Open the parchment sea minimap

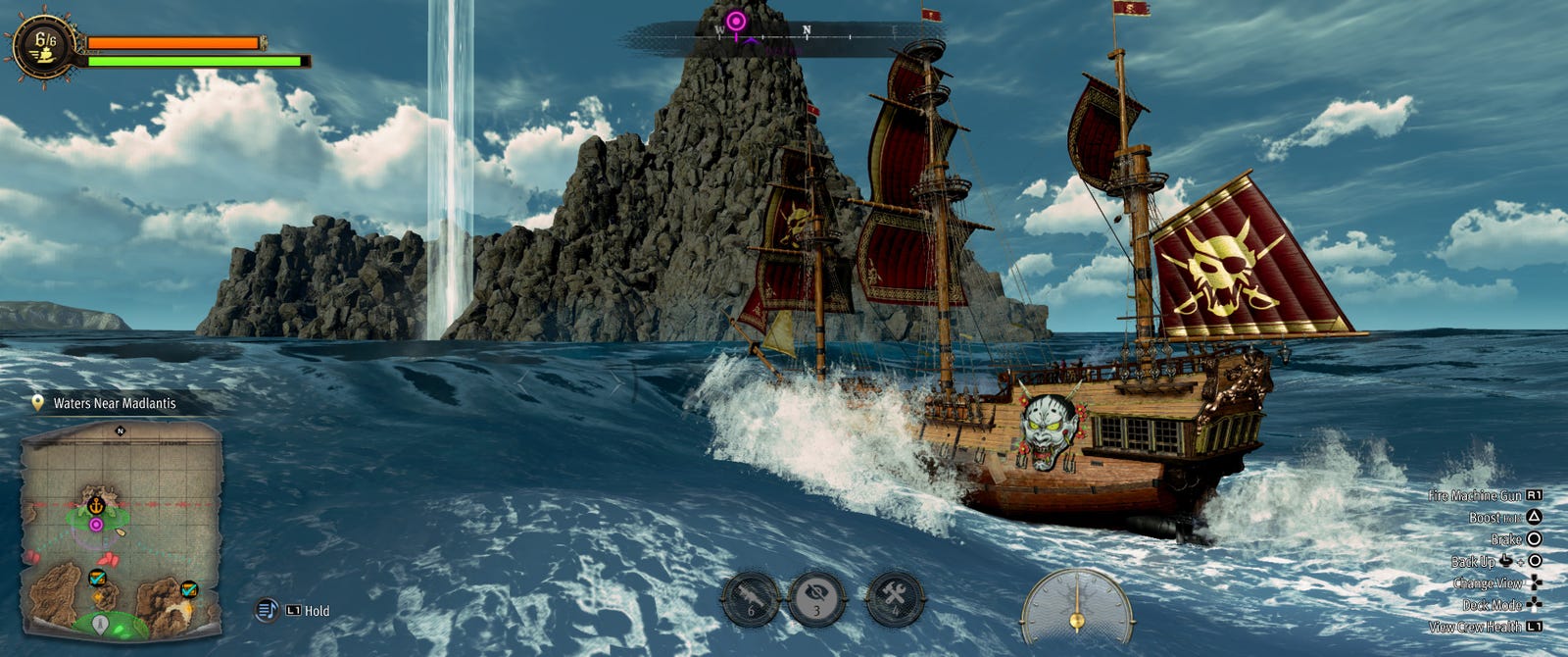[x=122, y=530]
